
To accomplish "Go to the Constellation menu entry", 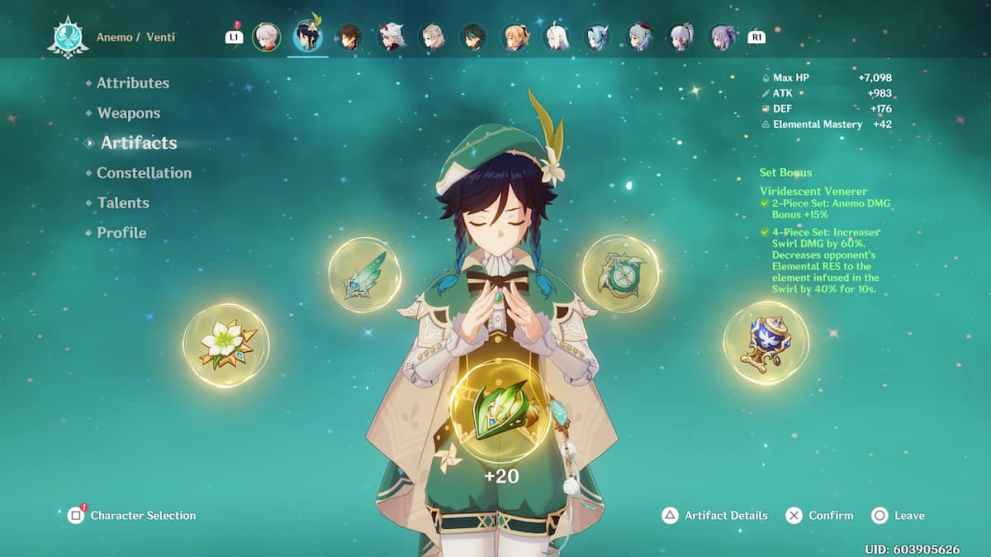I will click(144, 173).
